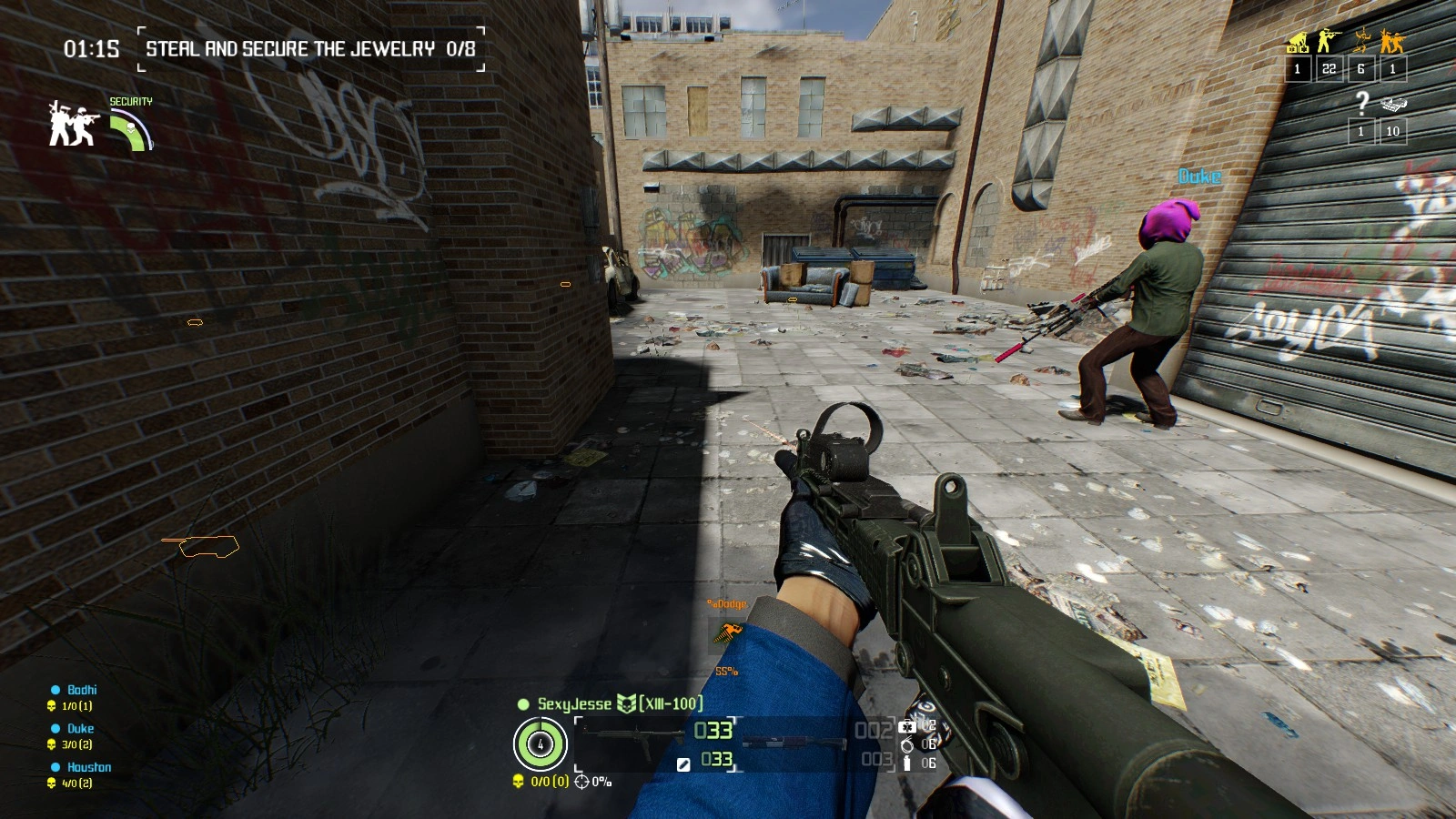Select teammate Houston in the crew list
1456x819 pixels.
click(88, 767)
